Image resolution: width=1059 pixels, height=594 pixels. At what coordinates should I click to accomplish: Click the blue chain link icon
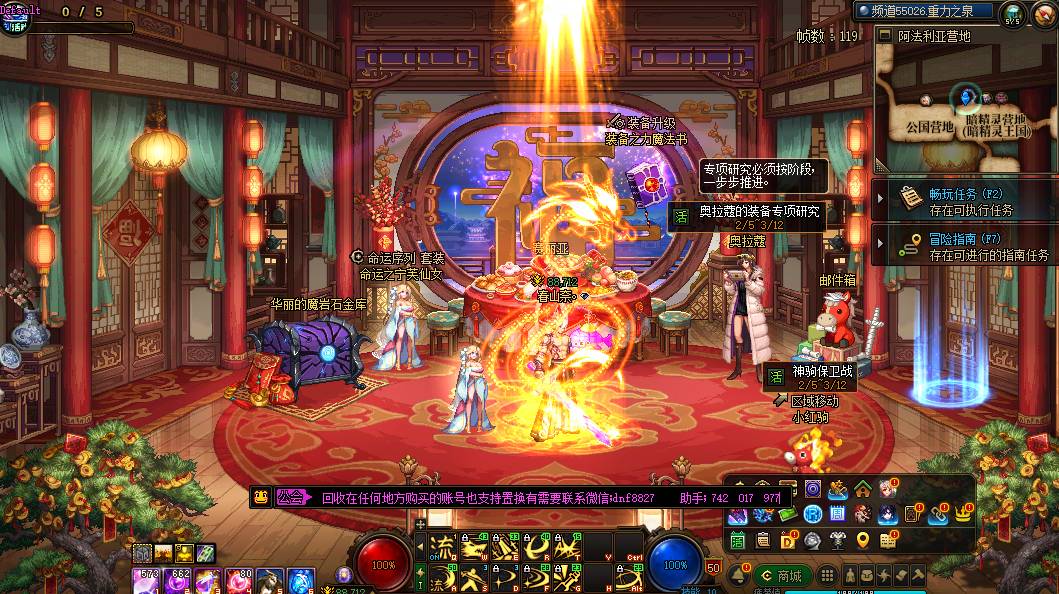(937, 514)
